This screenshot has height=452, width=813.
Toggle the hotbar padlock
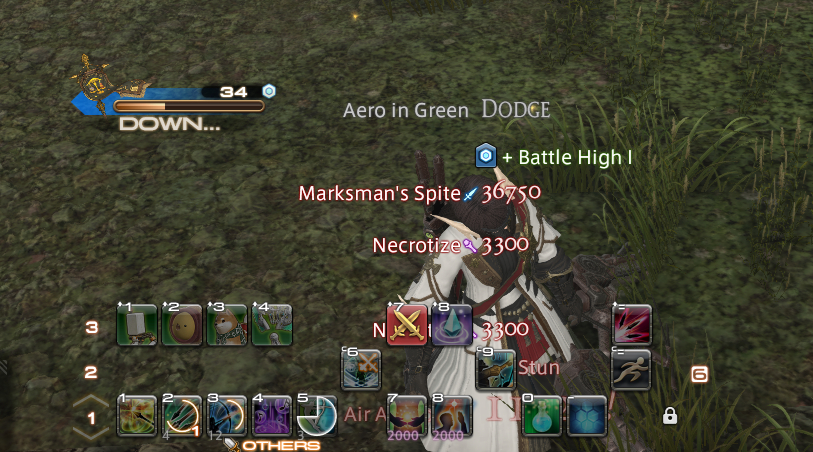tap(670, 415)
